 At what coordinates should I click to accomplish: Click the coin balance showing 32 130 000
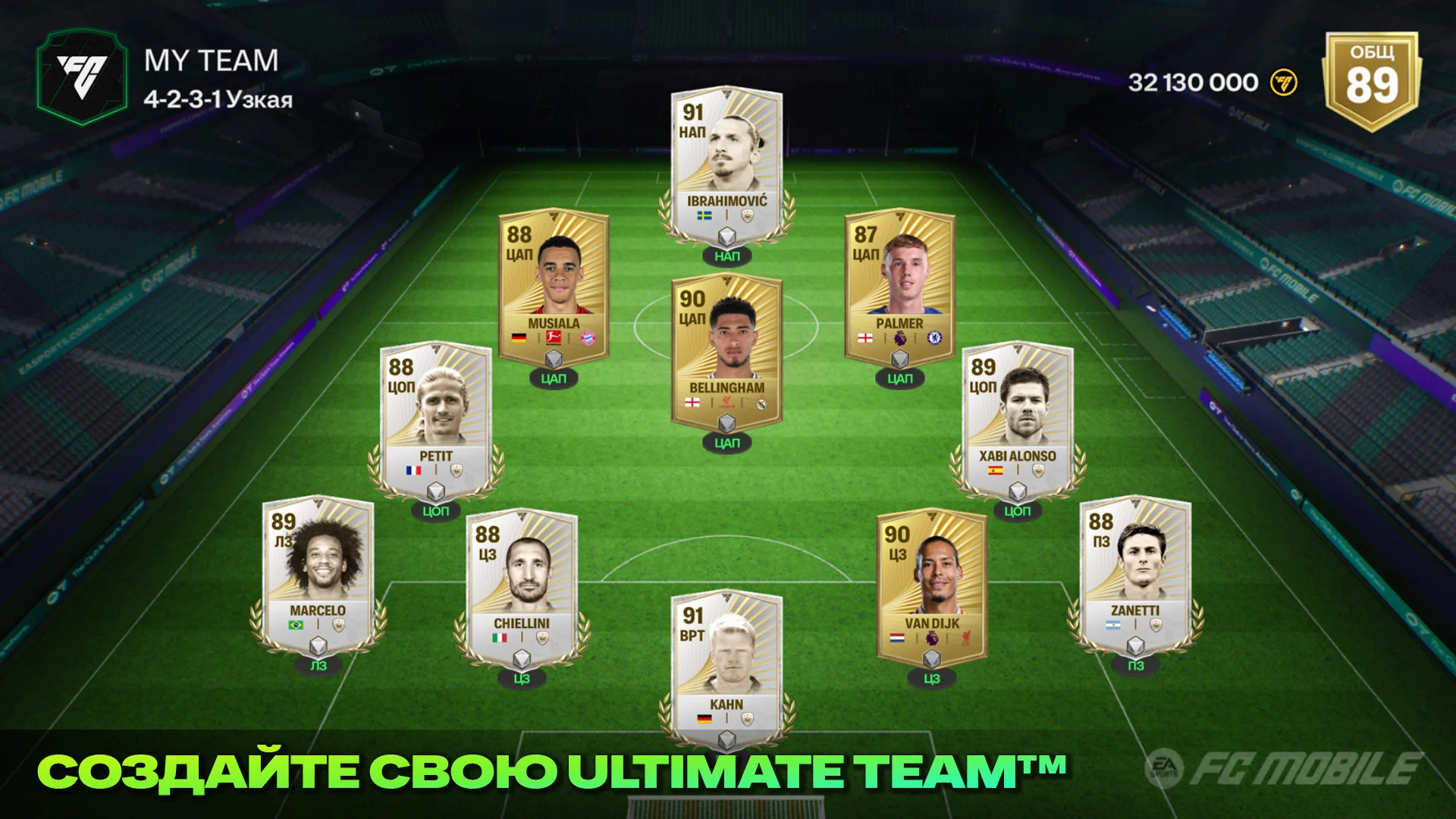click(x=1192, y=82)
